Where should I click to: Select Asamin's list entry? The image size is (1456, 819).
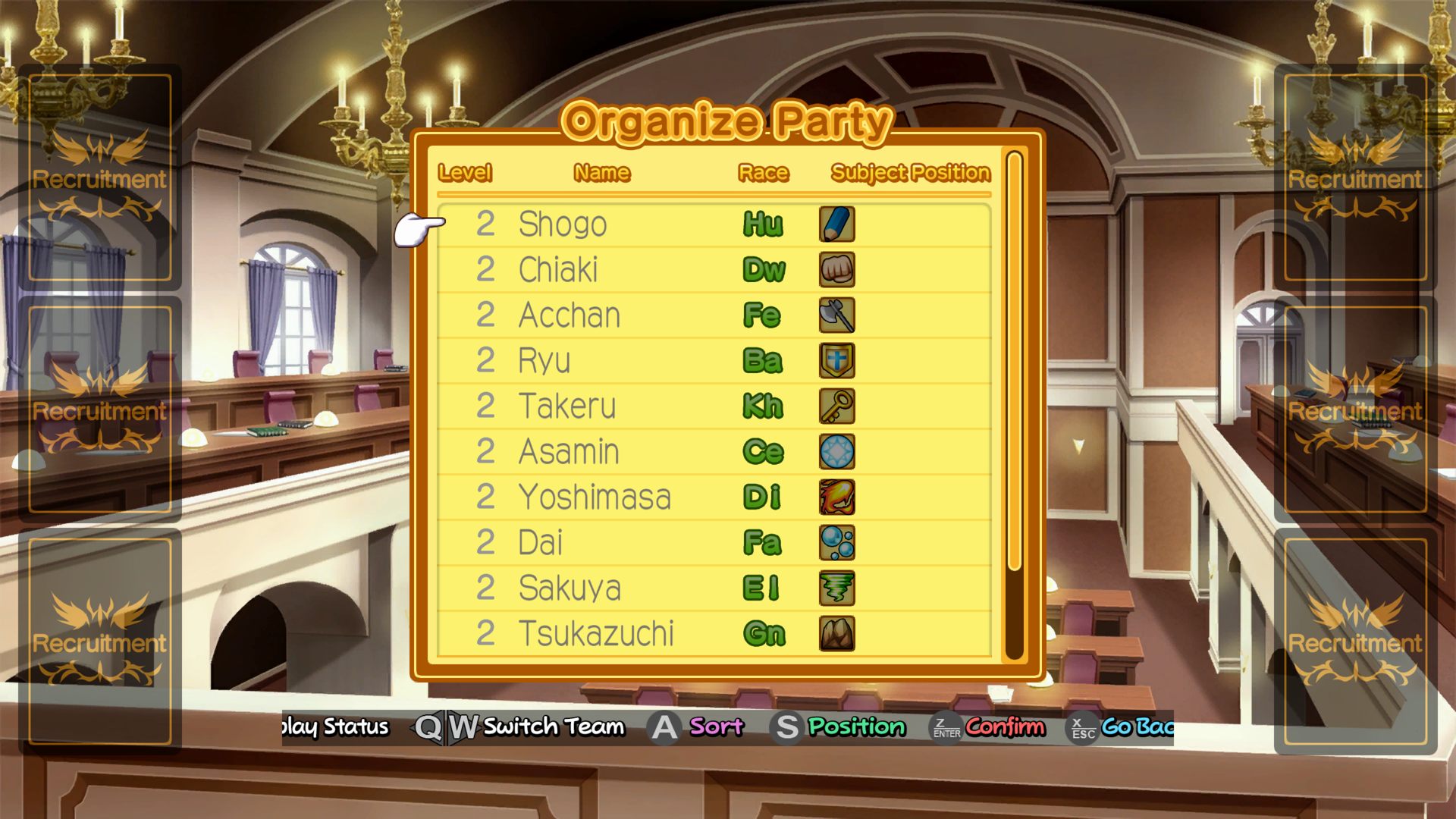tap(569, 452)
